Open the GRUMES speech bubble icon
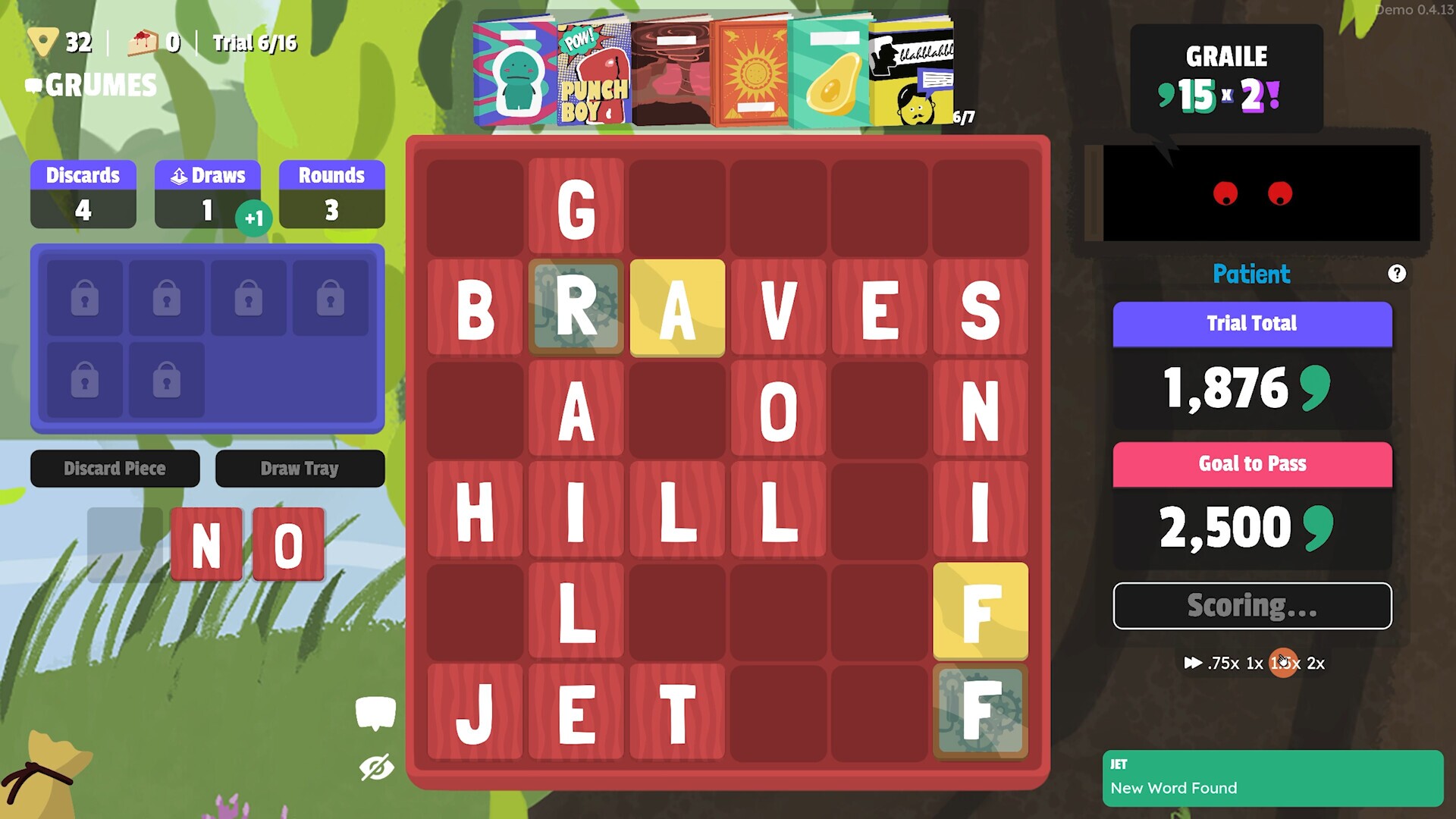Screen dimensions: 1456x819 pyautogui.click(x=33, y=86)
